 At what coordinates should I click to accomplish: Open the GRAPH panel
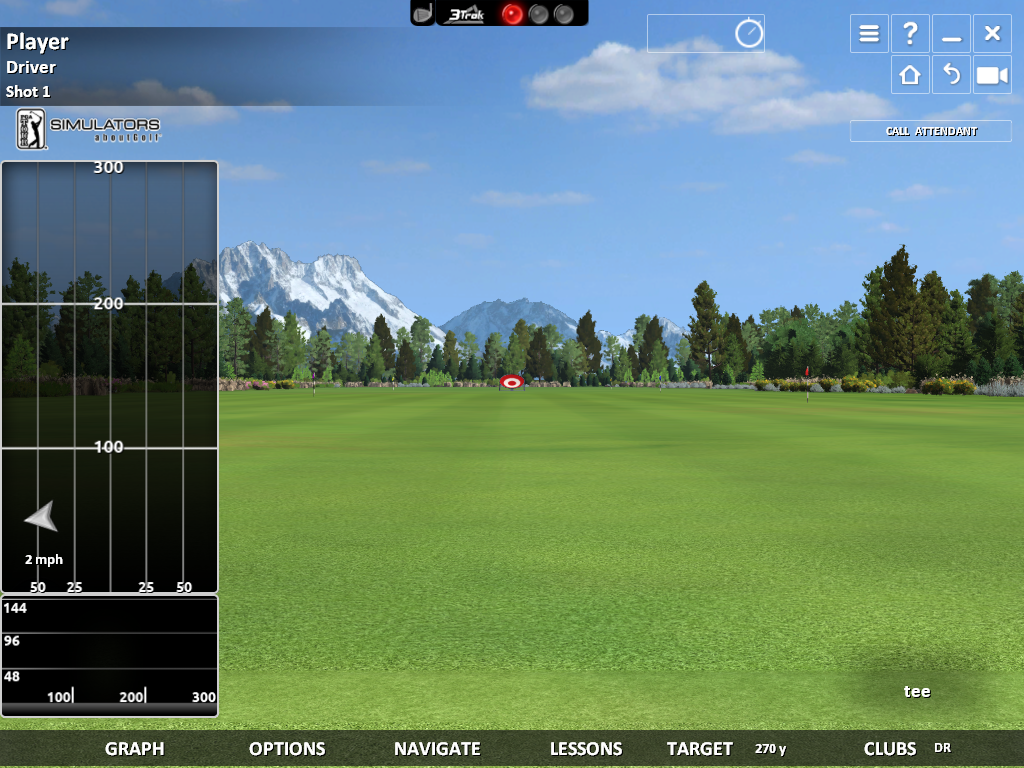[x=134, y=748]
